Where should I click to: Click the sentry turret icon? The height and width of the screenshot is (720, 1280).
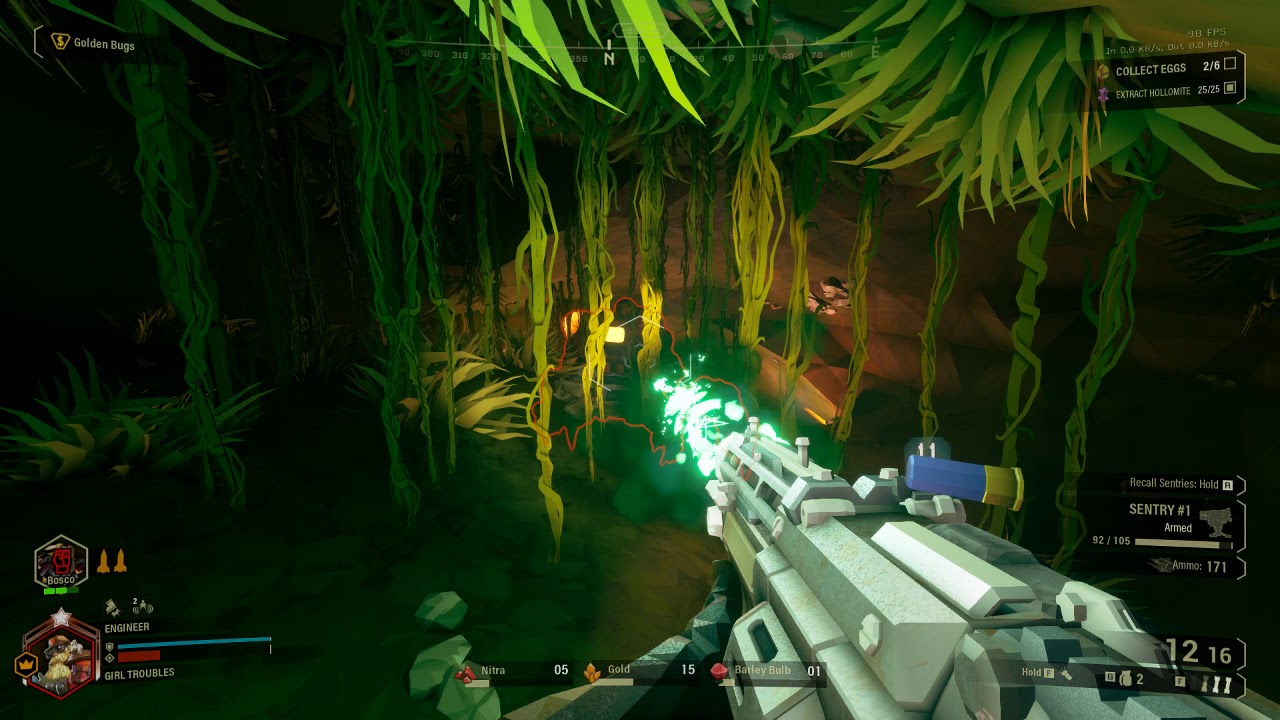(x=1217, y=520)
